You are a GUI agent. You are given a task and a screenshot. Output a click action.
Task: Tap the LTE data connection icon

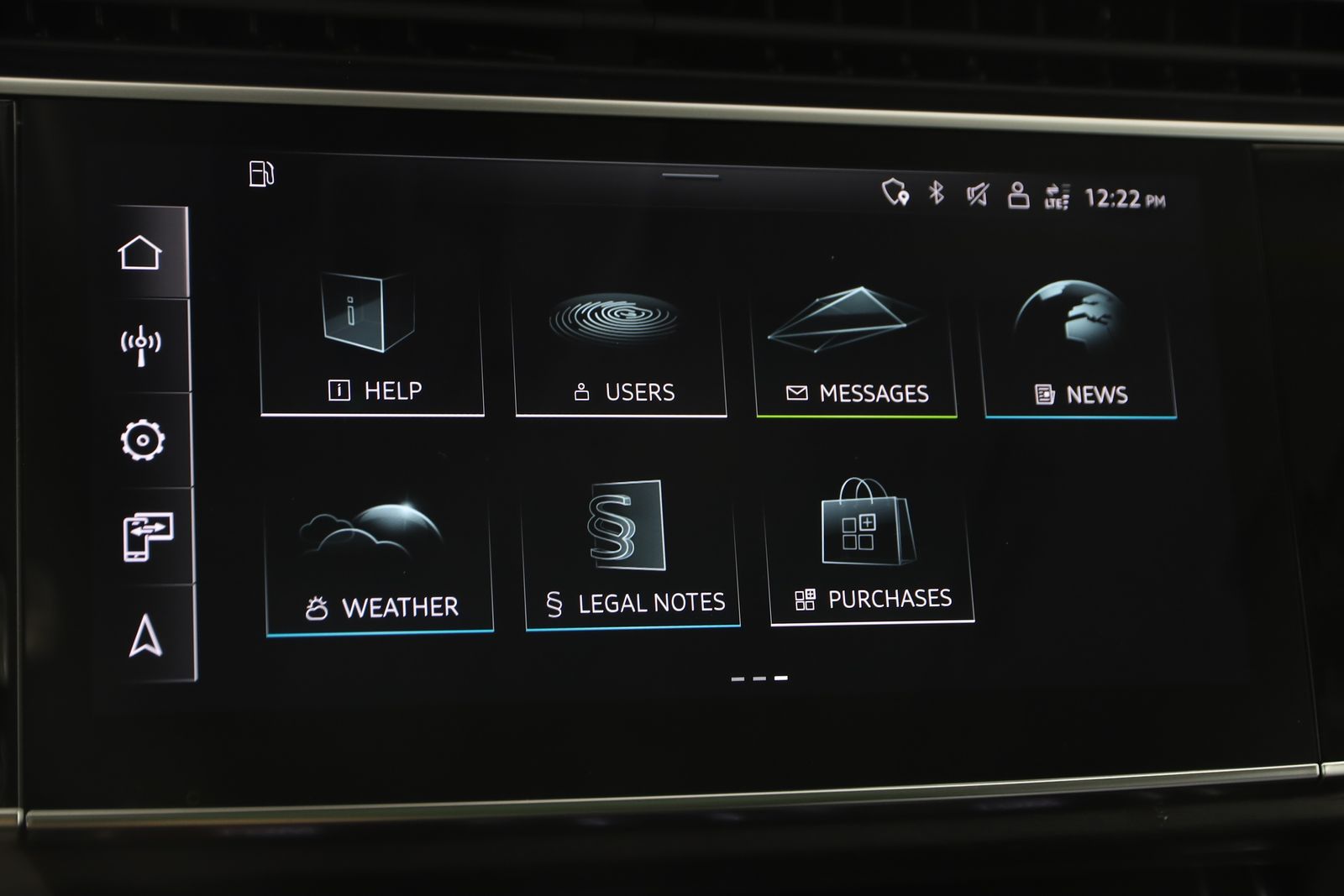(1057, 197)
